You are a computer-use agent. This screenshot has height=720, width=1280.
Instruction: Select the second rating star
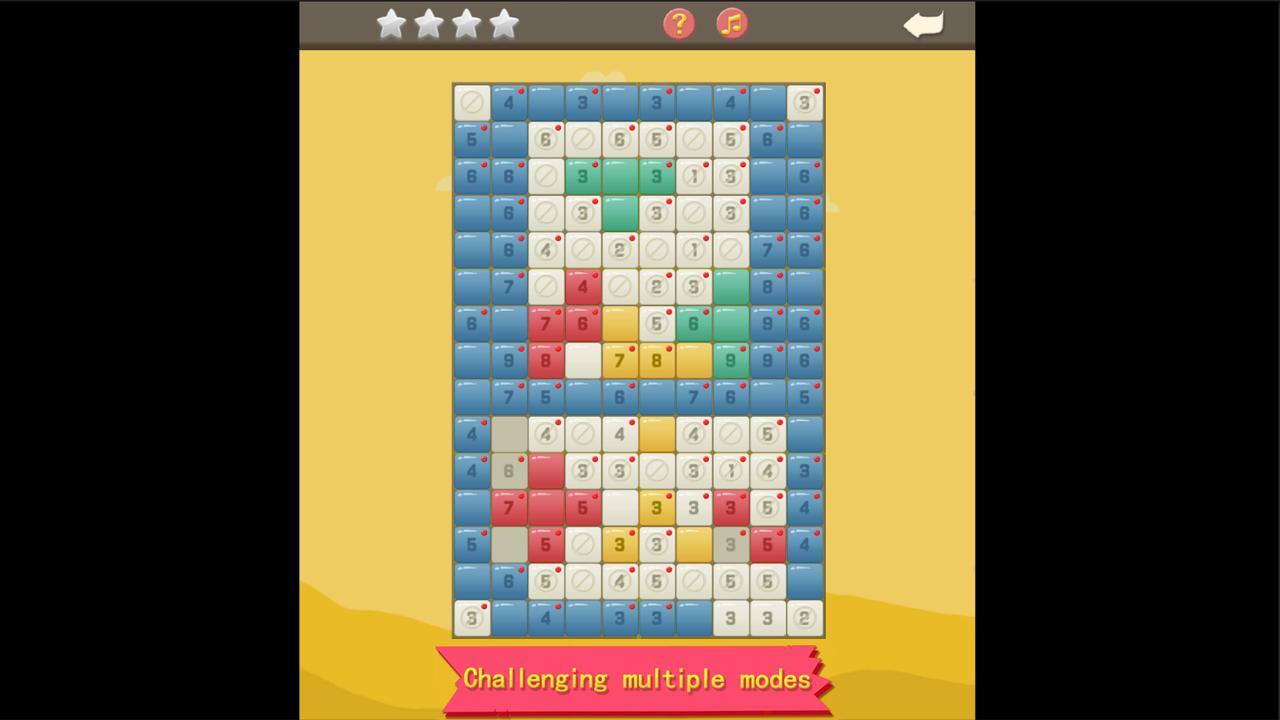428,24
